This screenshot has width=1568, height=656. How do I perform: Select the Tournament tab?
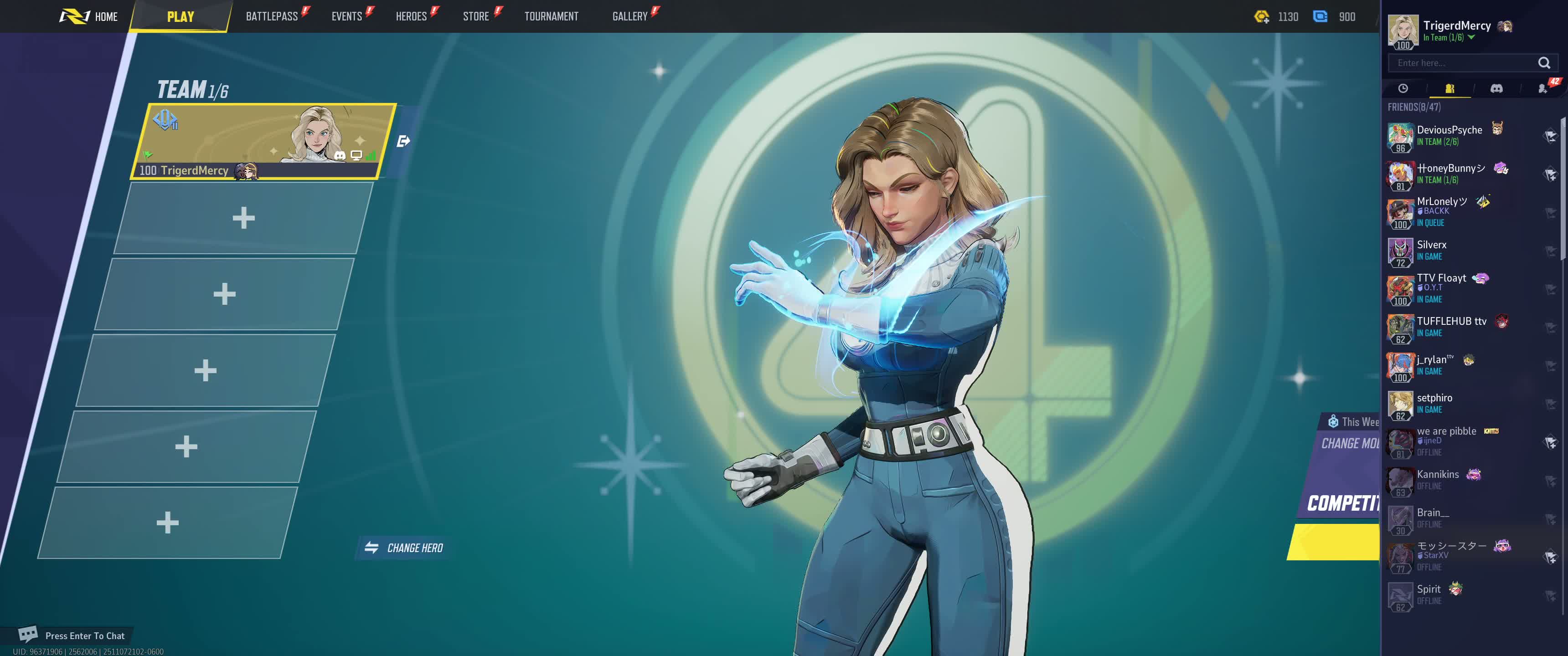coord(551,16)
